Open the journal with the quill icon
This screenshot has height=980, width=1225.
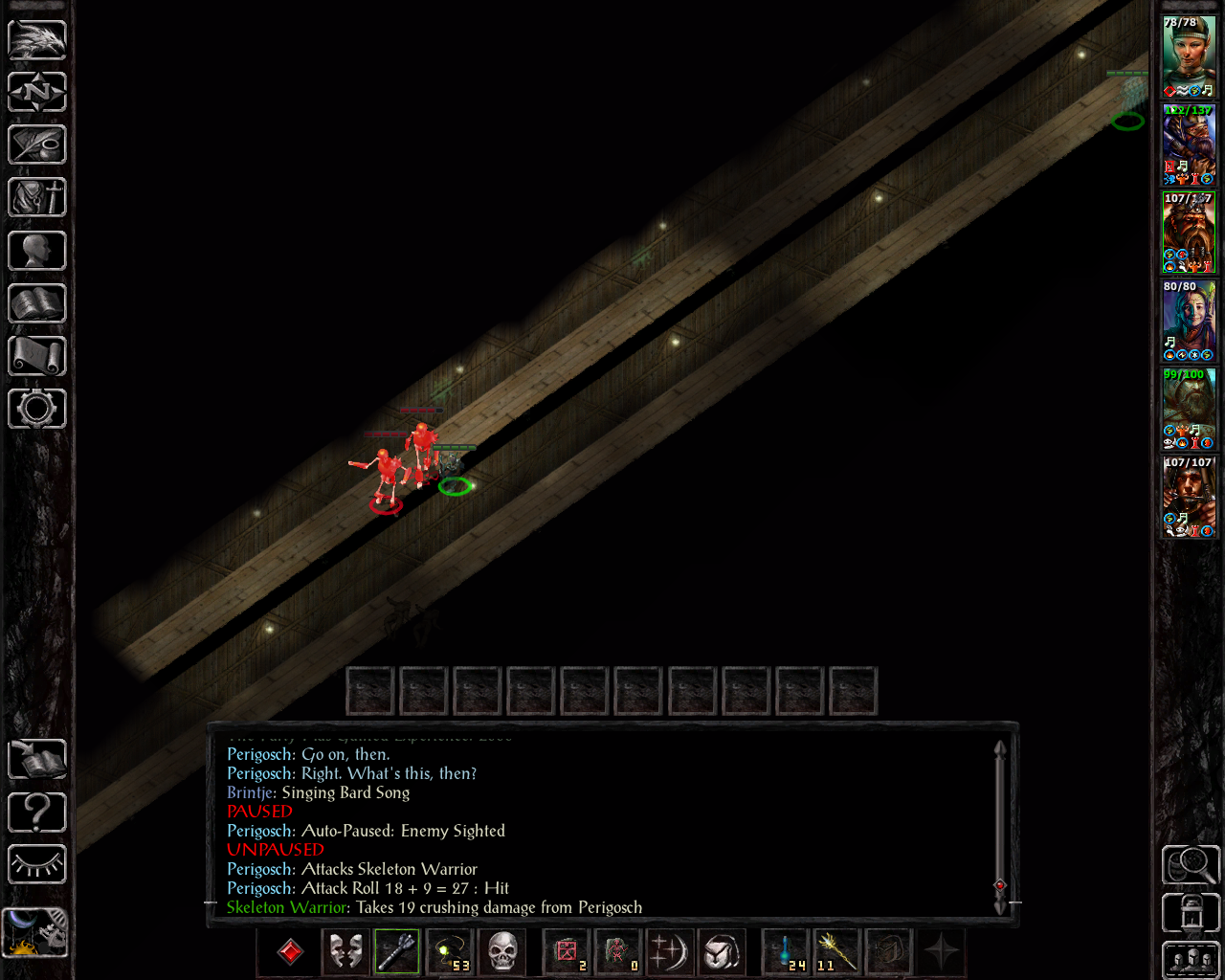click(37, 145)
